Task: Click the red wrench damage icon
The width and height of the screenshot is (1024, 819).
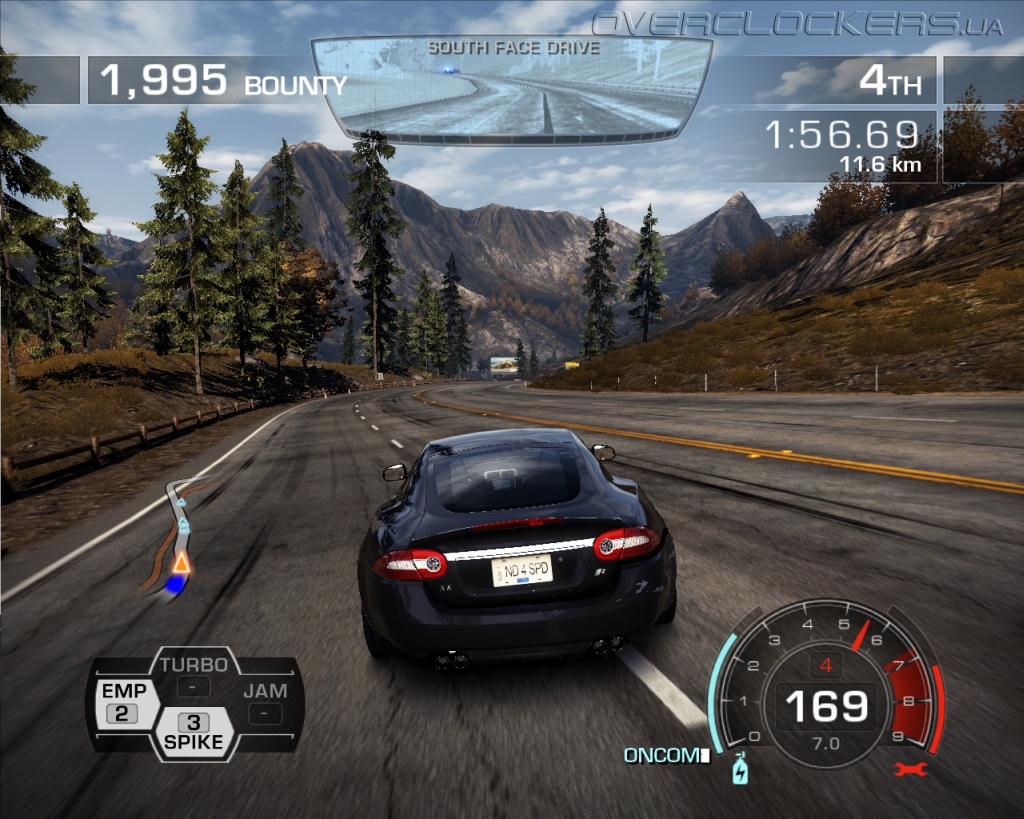Action: click(x=912, y=769)
